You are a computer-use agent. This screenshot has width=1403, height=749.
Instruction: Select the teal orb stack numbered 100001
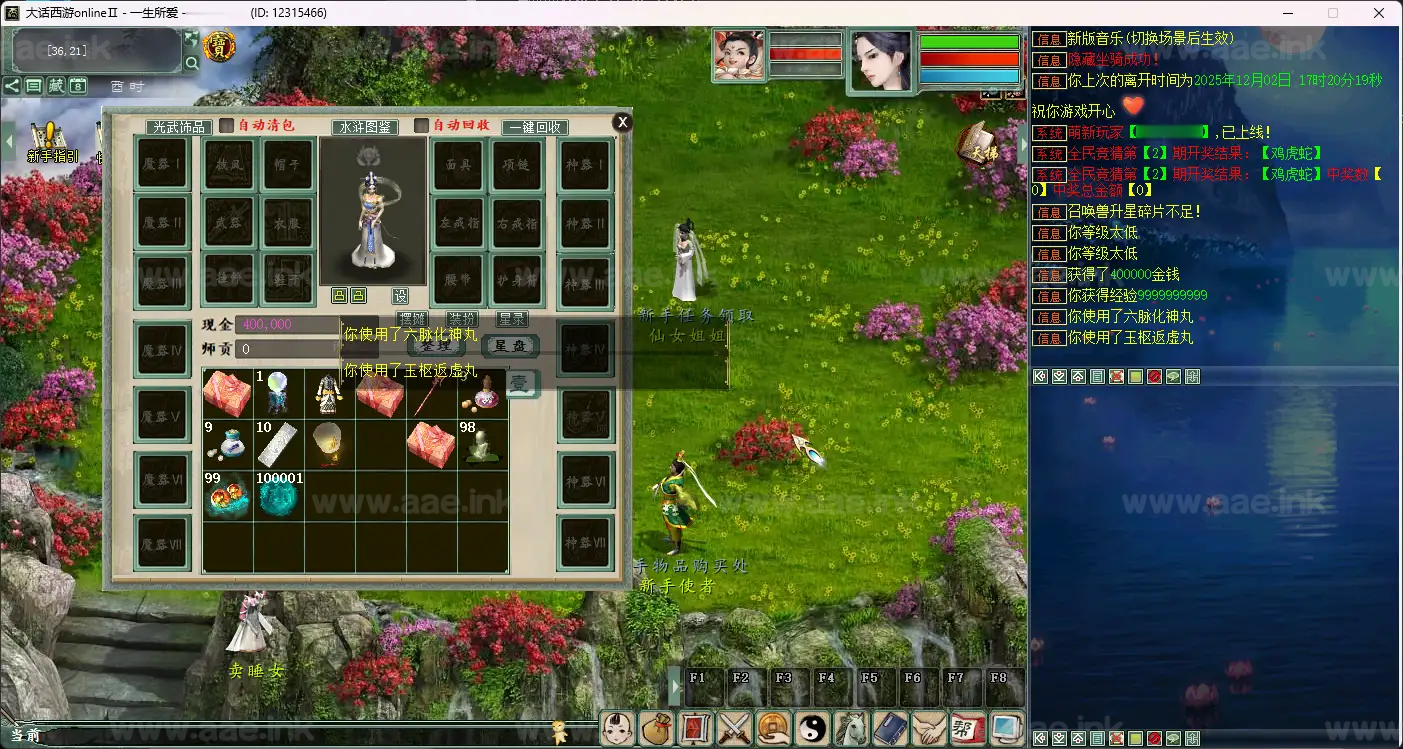point(278,496)
